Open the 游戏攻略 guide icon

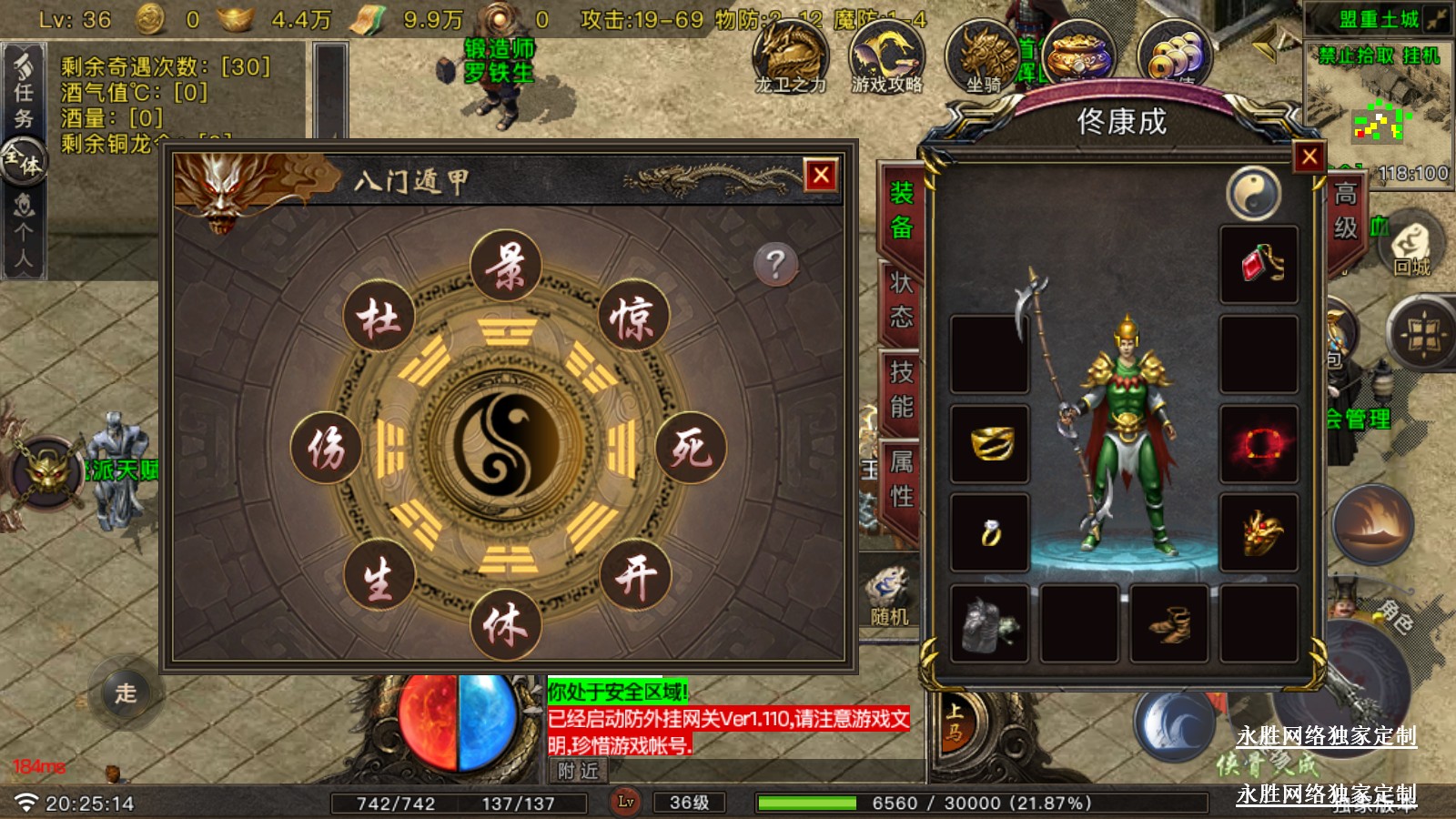coord(886,57)
